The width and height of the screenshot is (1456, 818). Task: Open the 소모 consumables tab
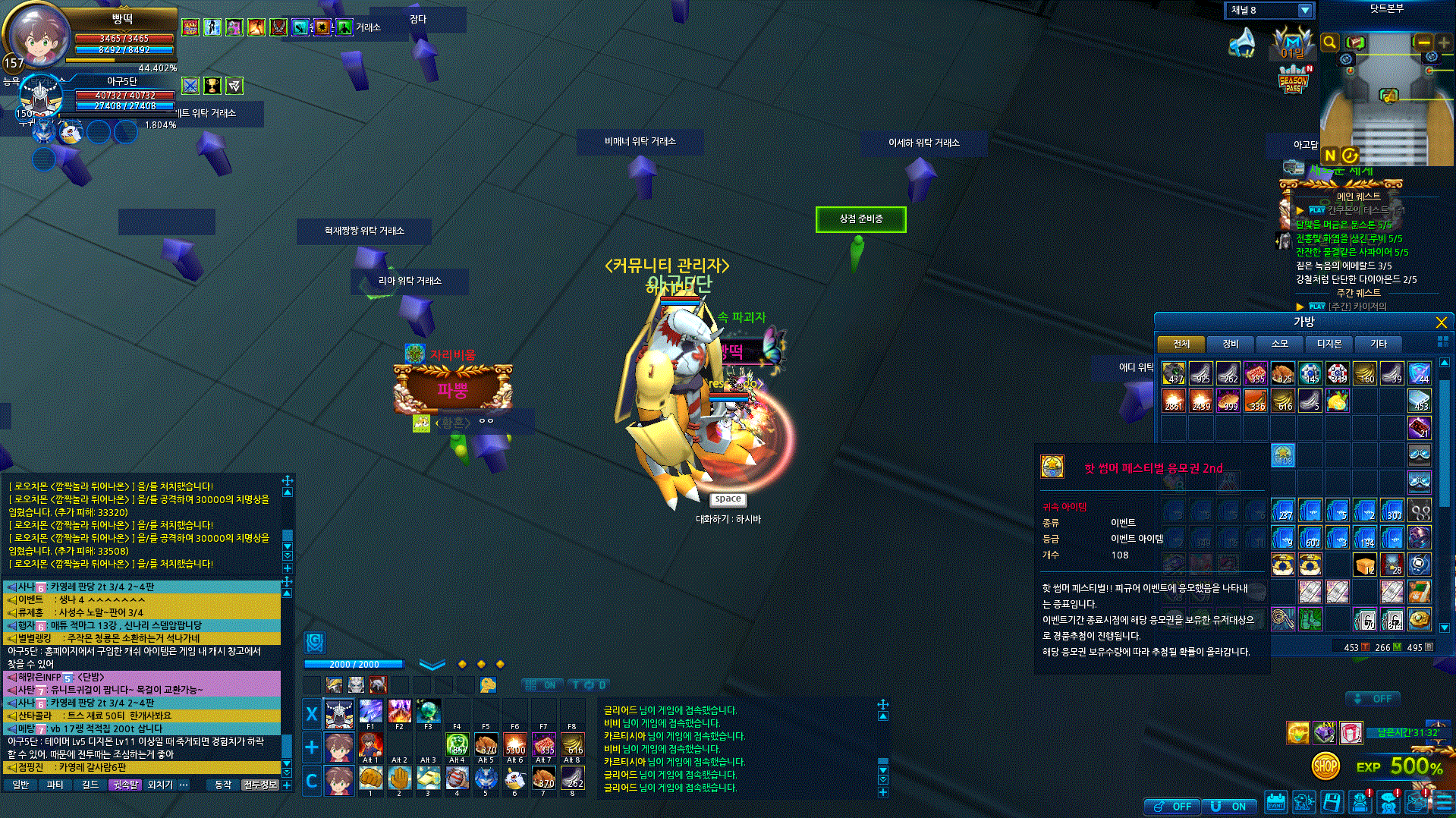coord(1279,344)
